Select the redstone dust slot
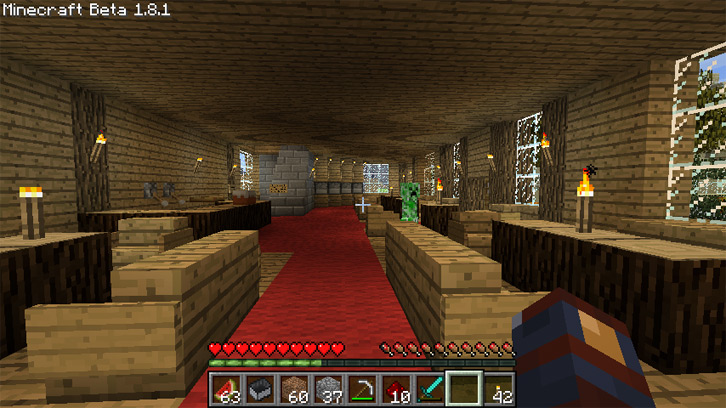Viewport: 726px width, 408px height. point(395,389)
